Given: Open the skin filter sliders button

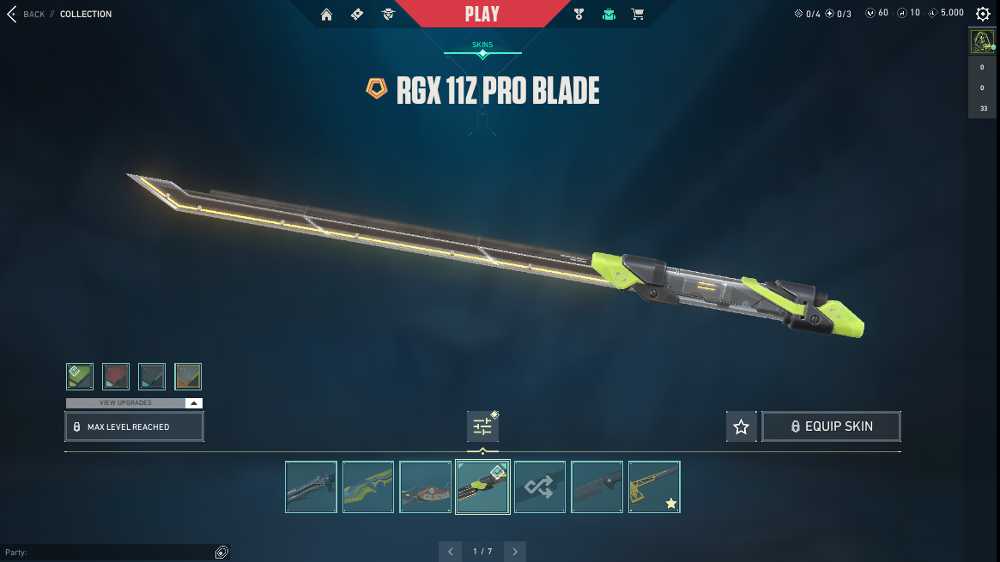Looking at the screenshot, I should coord(482,427).
